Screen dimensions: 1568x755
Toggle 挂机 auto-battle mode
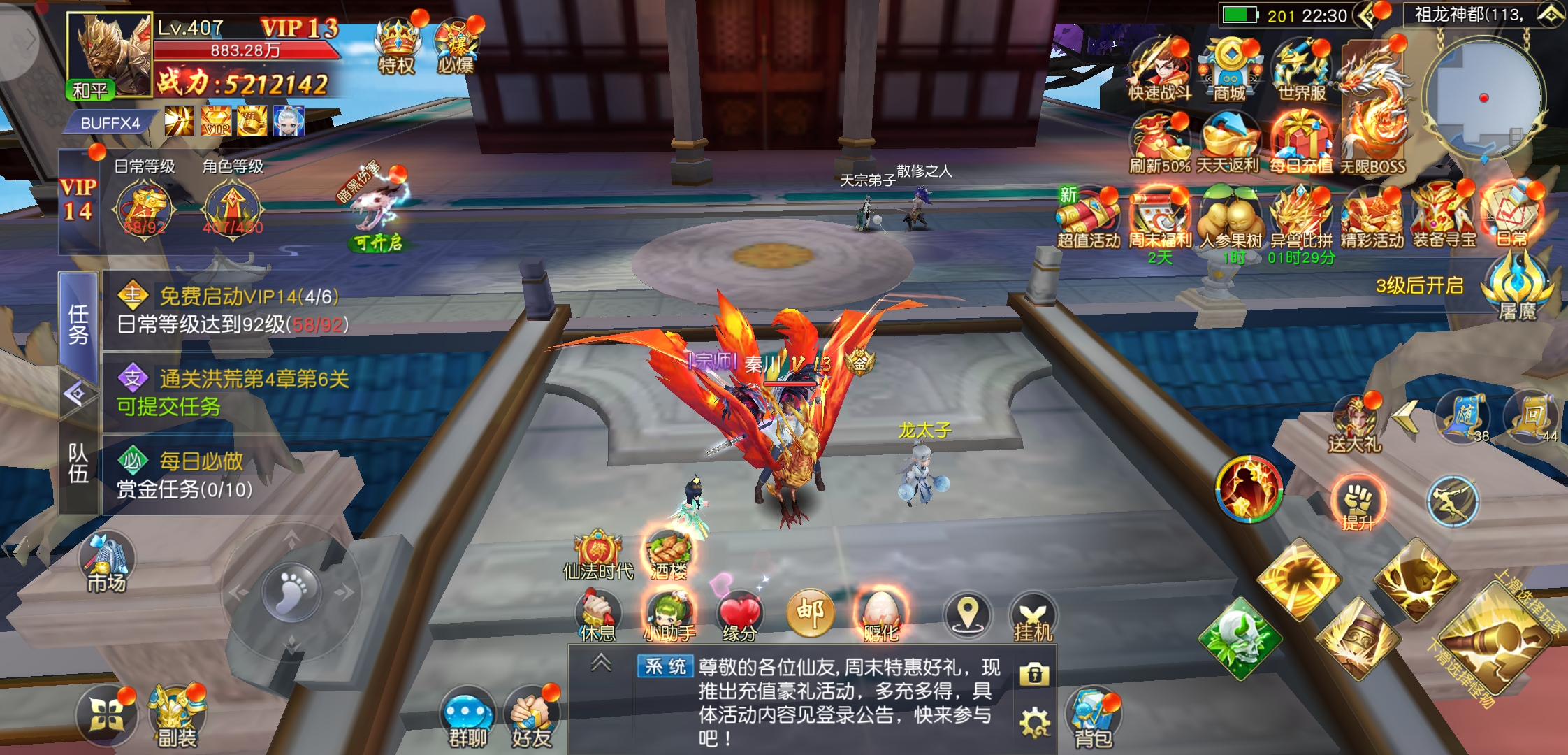pos(1033,618)
